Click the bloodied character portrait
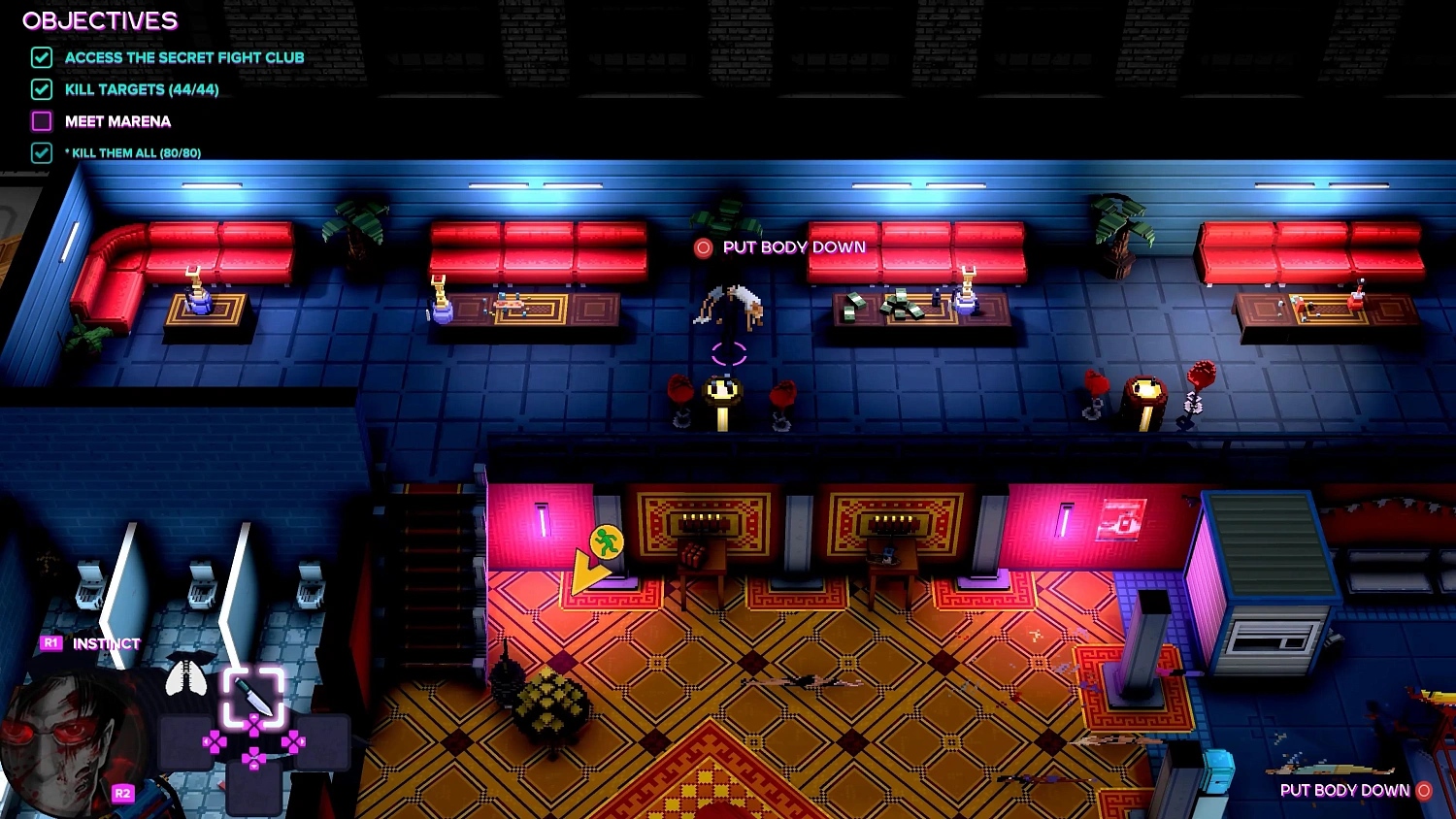The height and width of the screenshot is (819, 1456). (66, 739)
